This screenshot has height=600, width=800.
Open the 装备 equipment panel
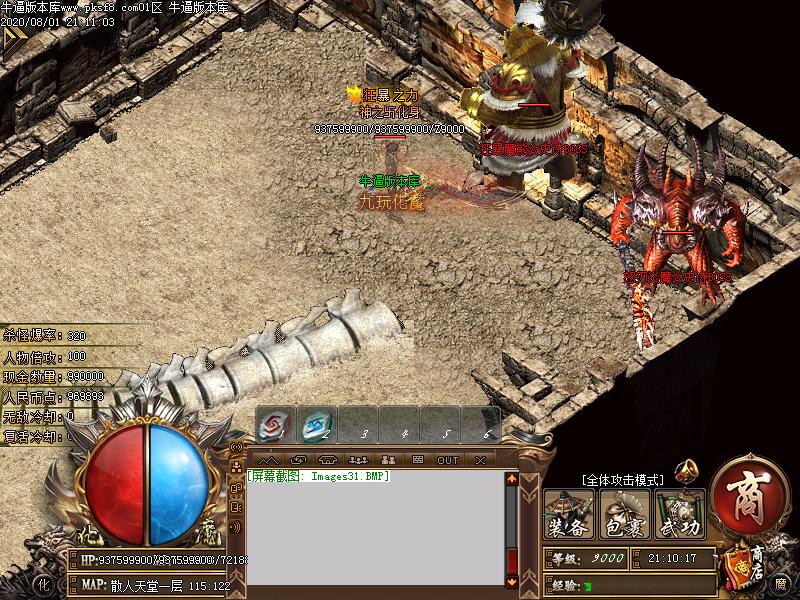568,514
